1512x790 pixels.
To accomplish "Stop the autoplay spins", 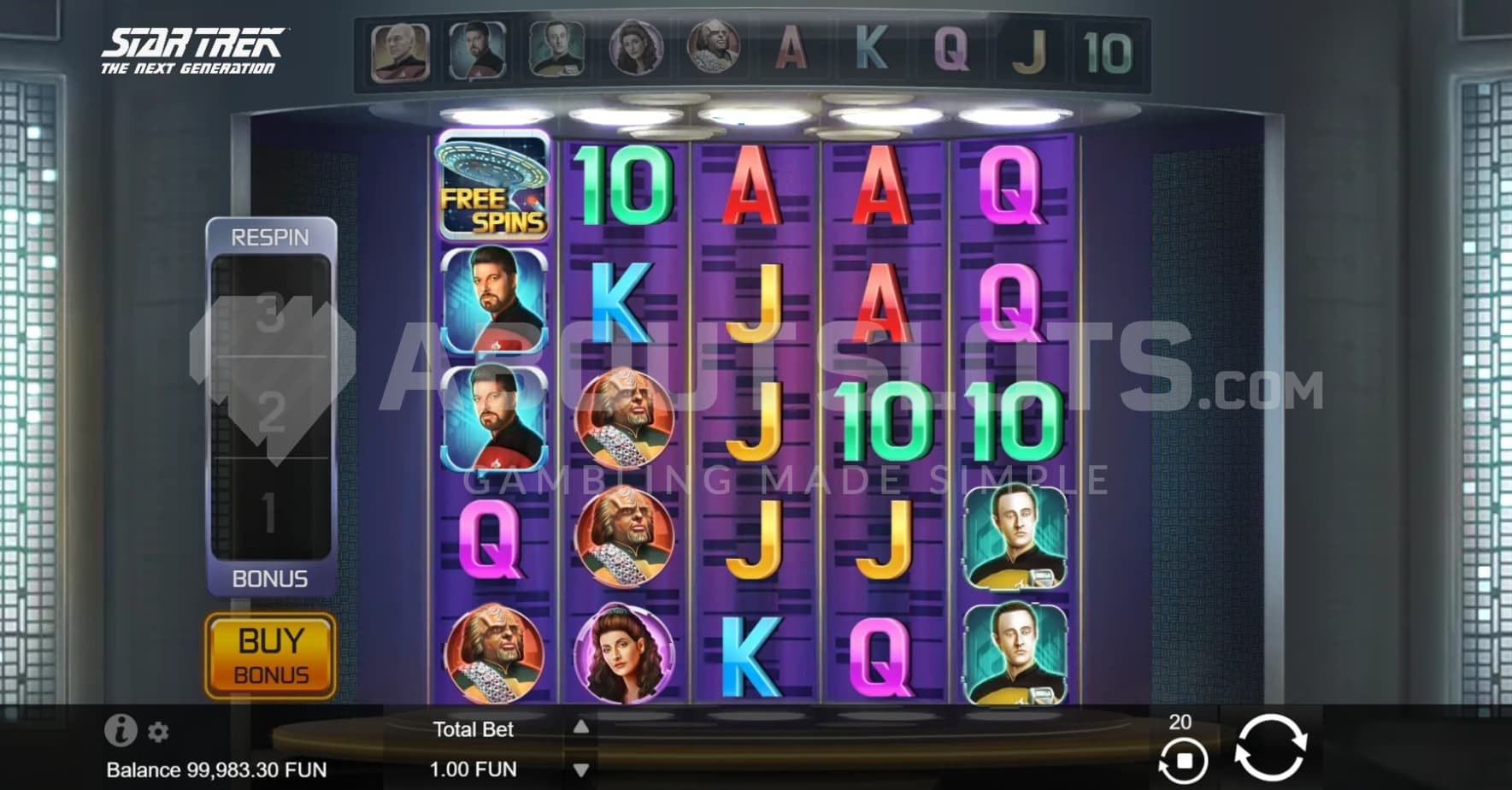I will point(1183,759).
